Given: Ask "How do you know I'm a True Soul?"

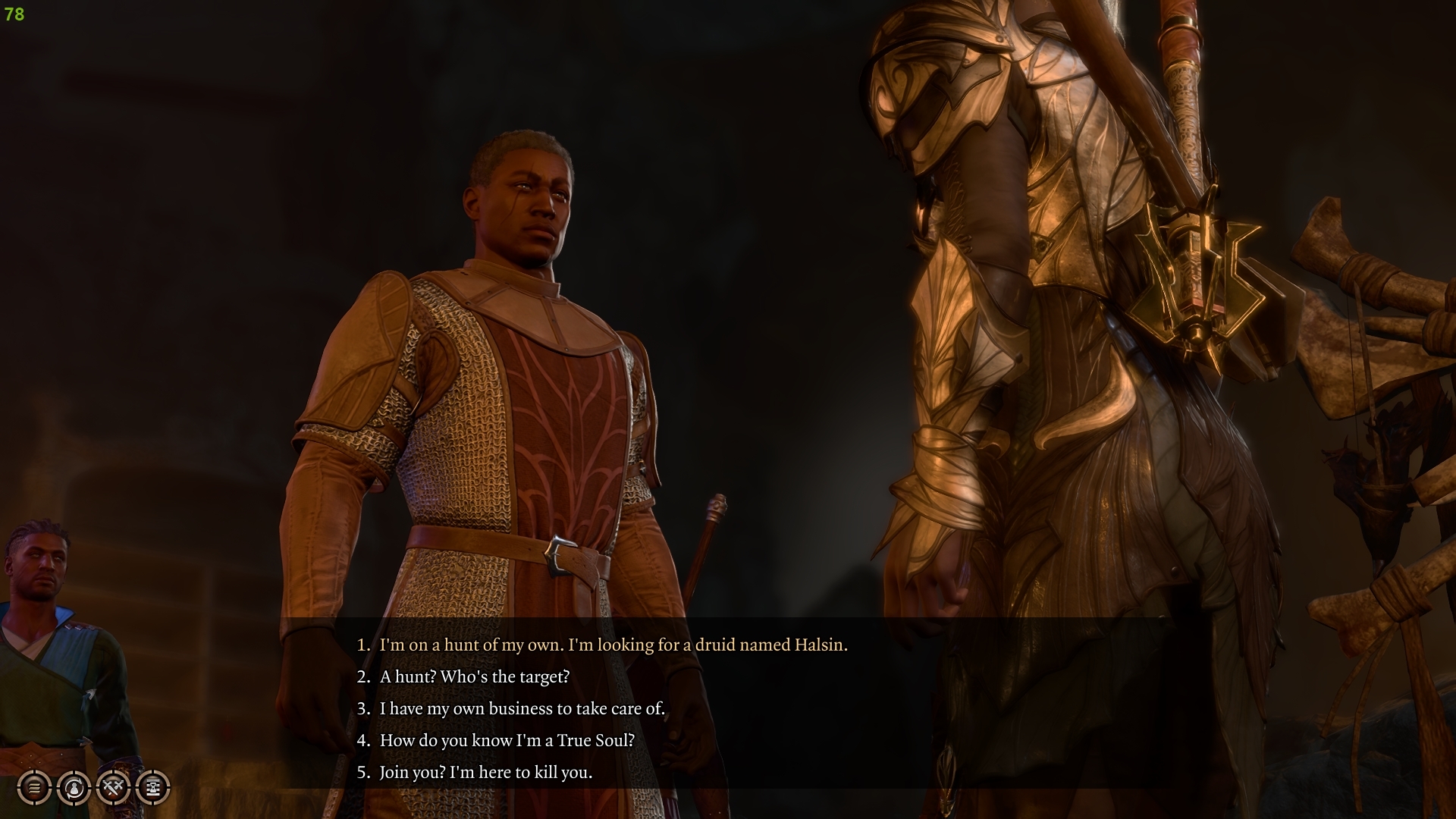Looking at the screenshot, I should click(x=508, y=740).
